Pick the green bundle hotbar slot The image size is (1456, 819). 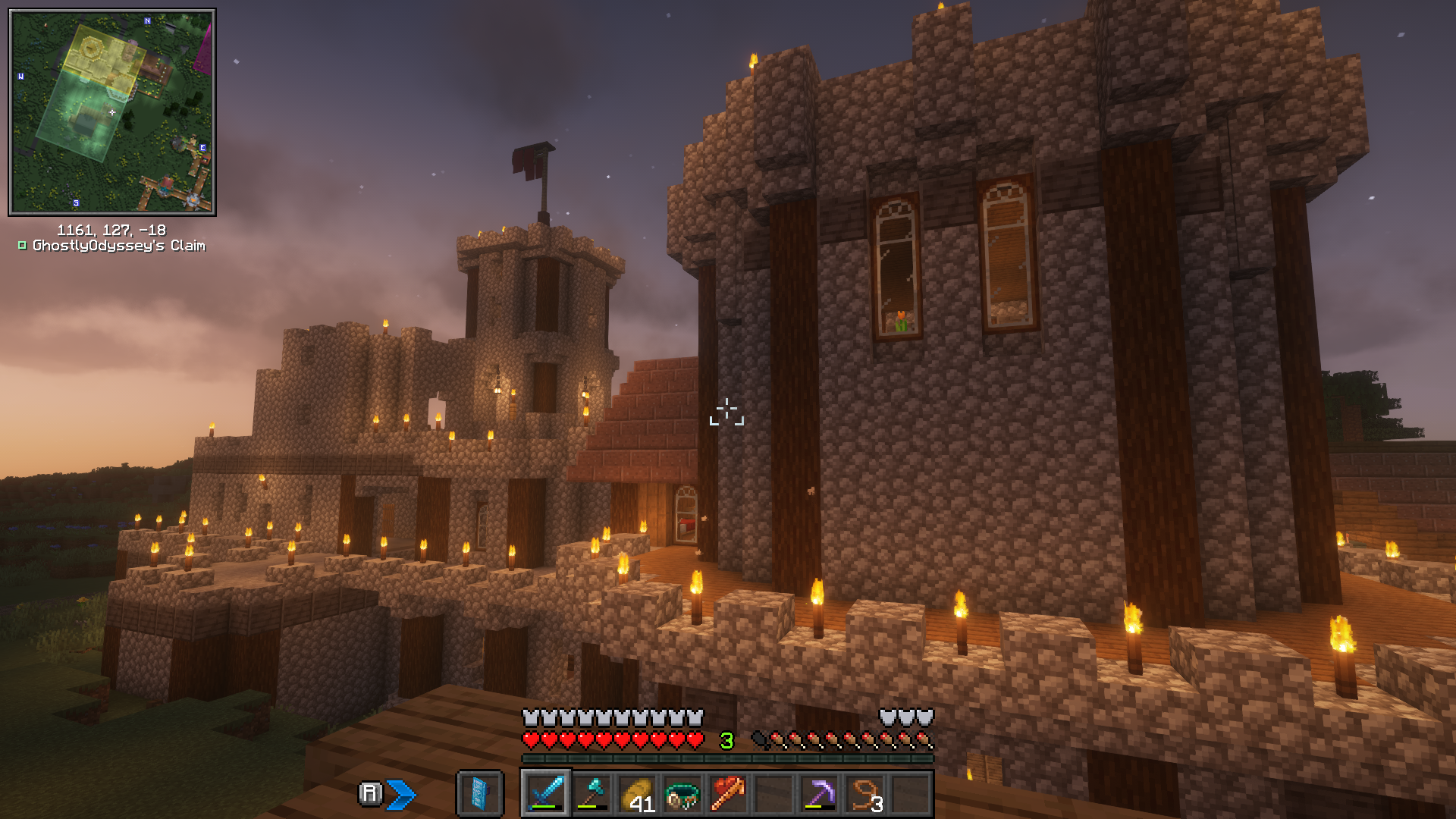tap(682, 794)
